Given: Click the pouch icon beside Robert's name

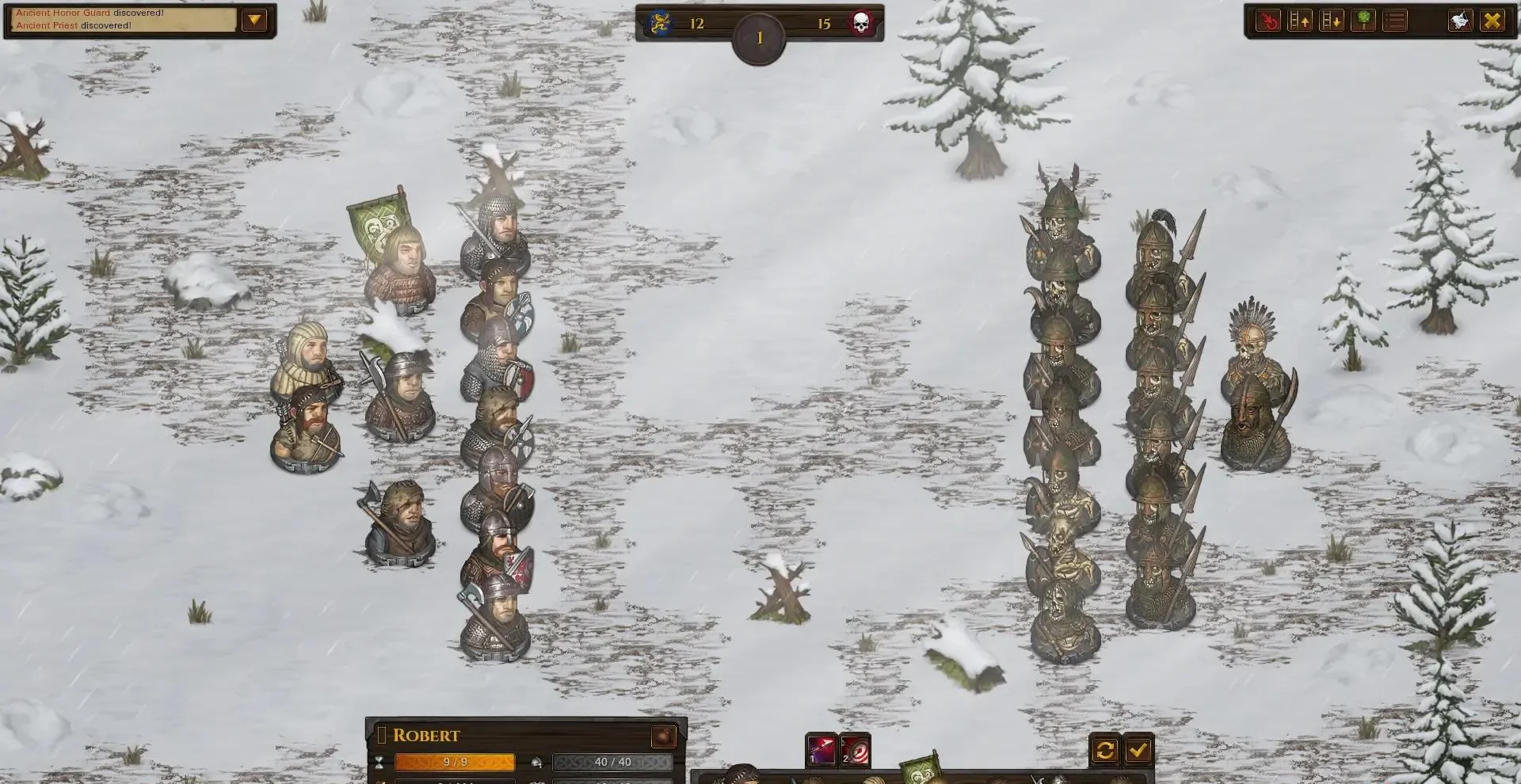Looking at the screenshot, I should 664,736.
